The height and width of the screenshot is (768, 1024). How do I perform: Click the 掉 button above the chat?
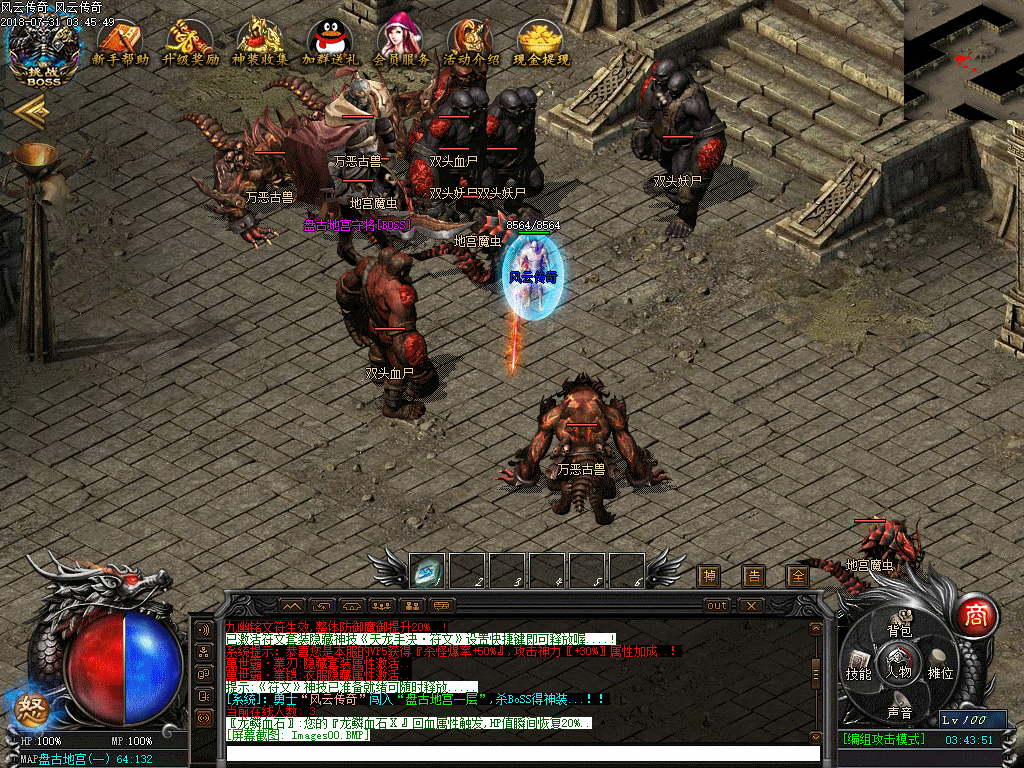click(x=709, y=576)
